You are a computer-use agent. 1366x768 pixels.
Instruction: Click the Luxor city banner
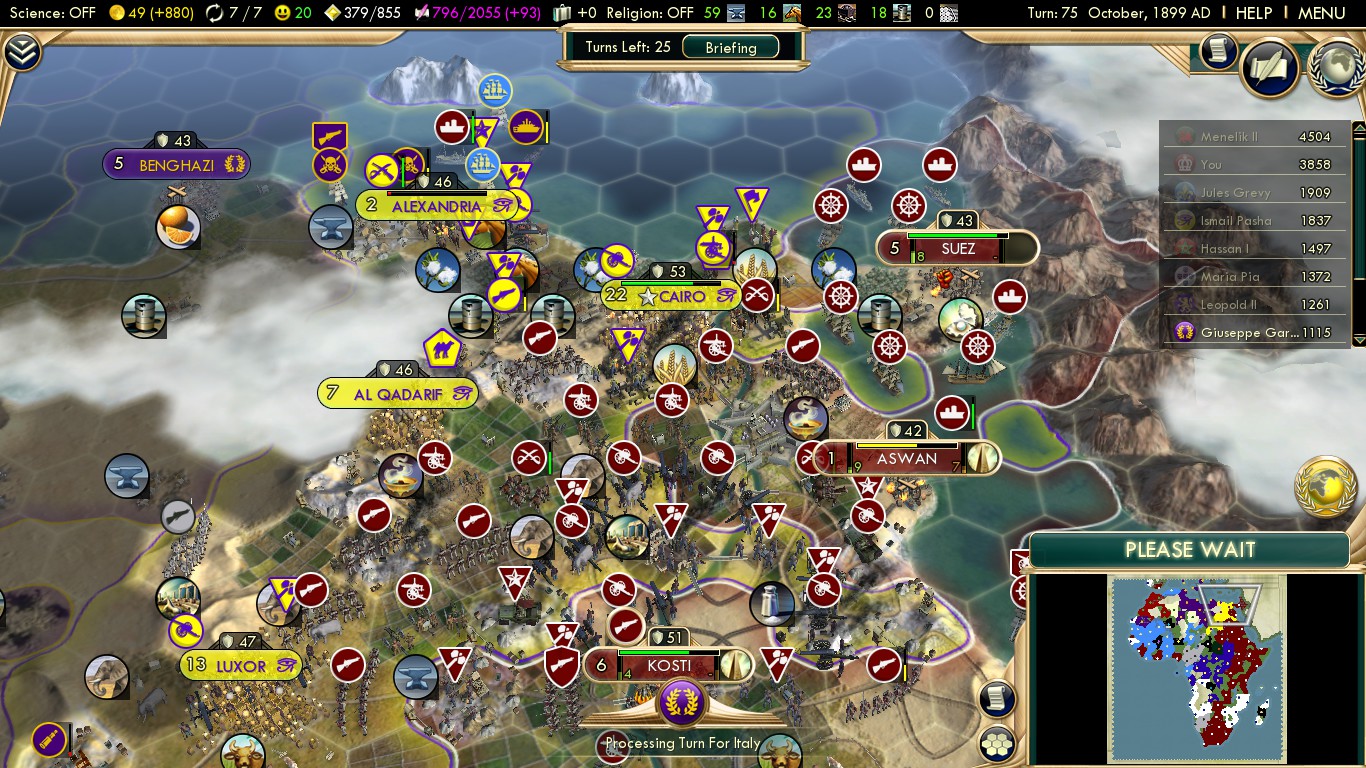(x=241, y=665)
